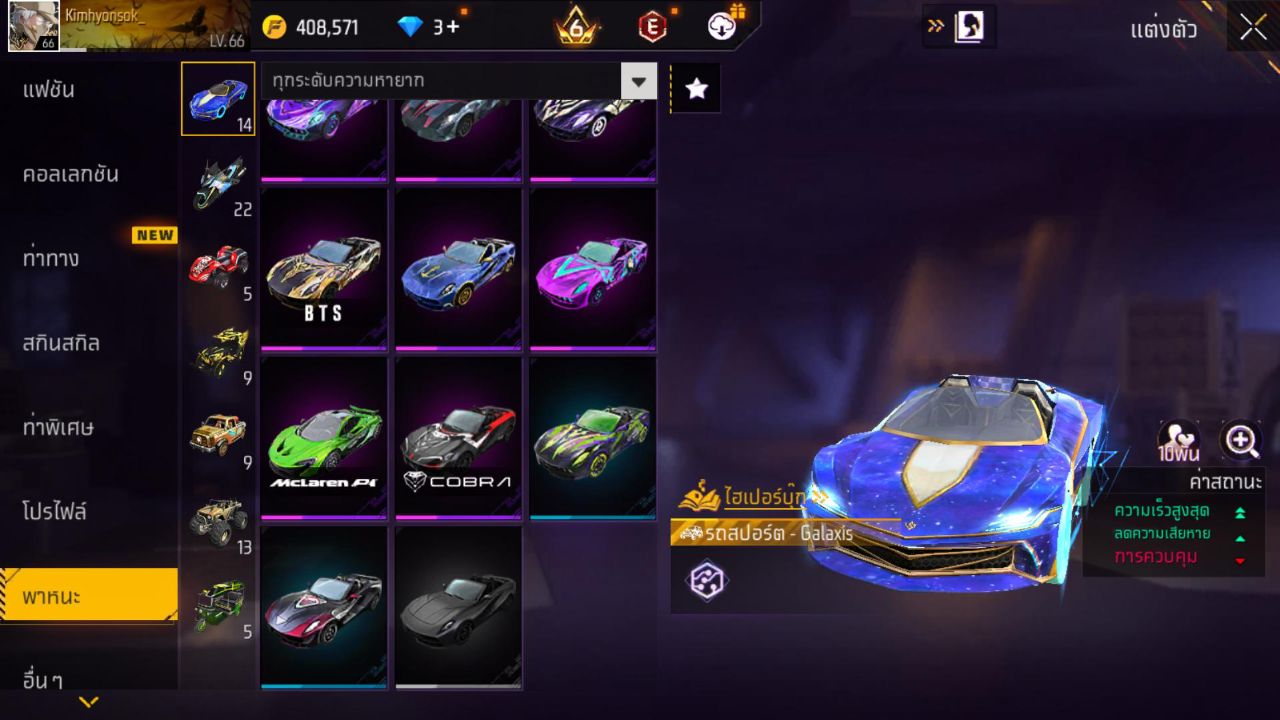Click the gold coin balance icon
Viewport: 1280px width, 720px height.
(277, 27)
